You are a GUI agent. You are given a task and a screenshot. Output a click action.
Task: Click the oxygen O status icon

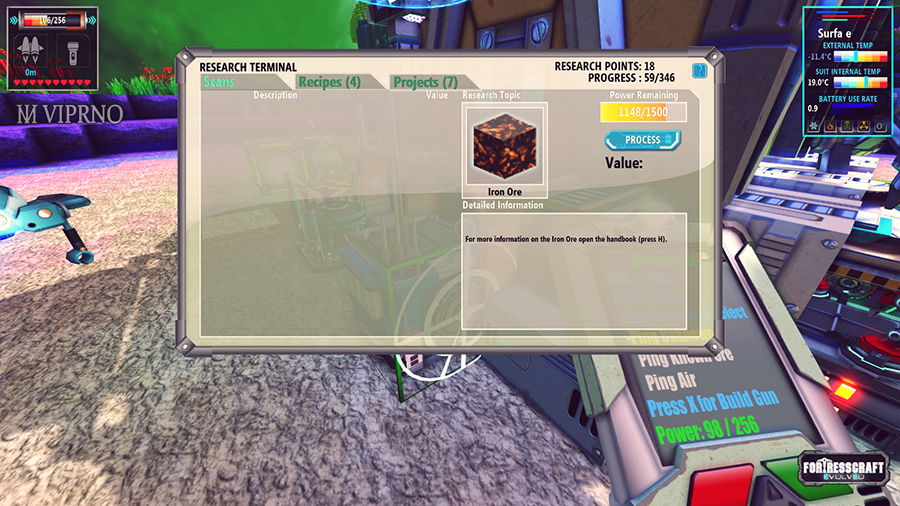click(879, 127)
